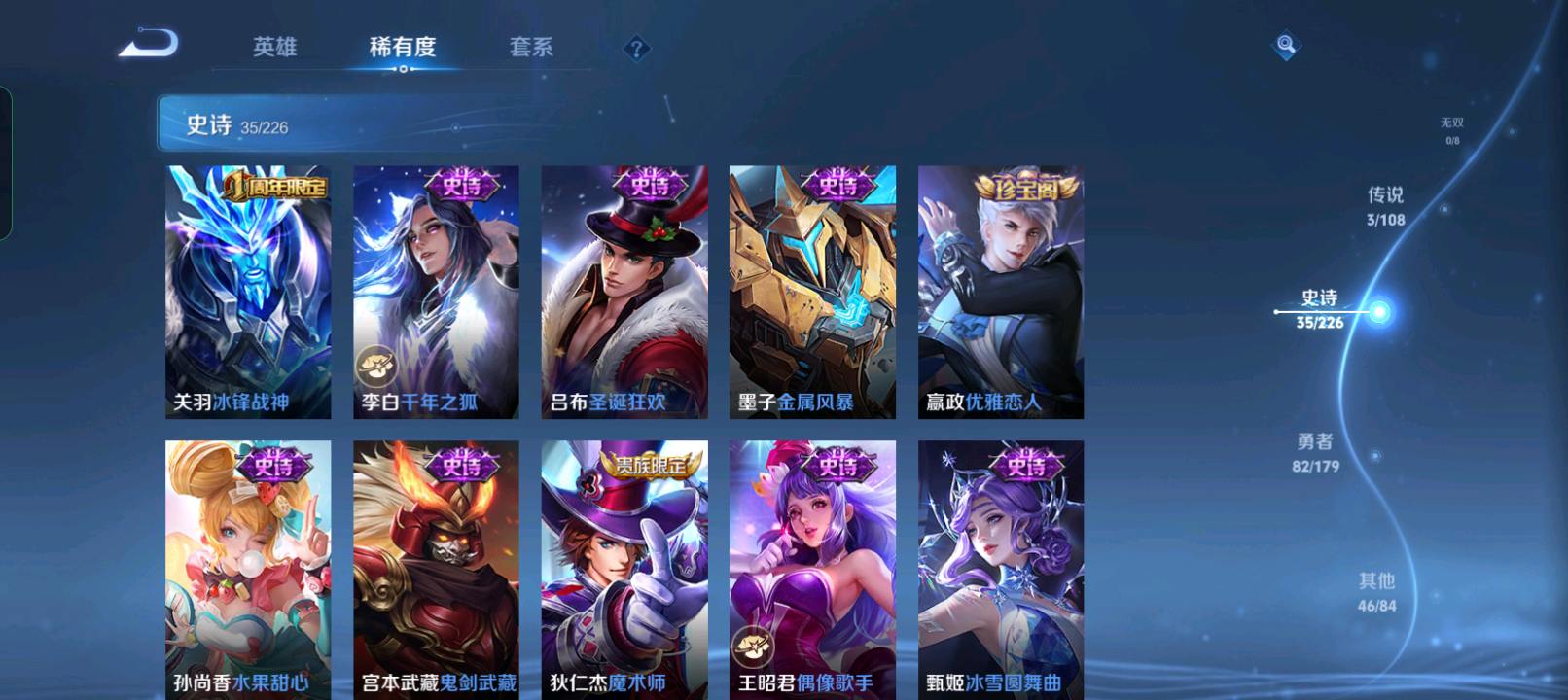
Task: Show the 勇者 rarity tier
Action: pyautogui.click(x=1315, y=452)
